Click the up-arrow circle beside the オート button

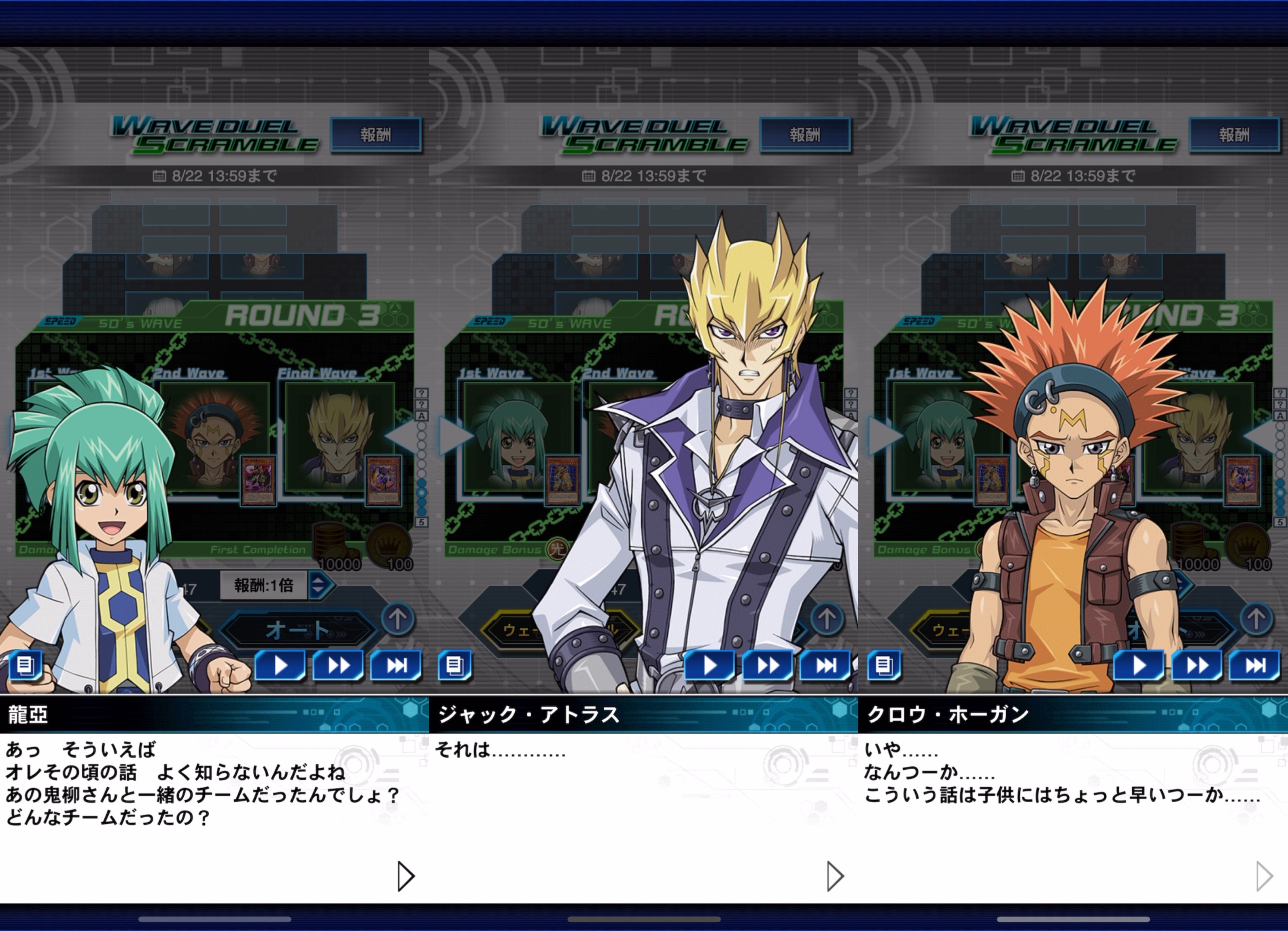click(x=397, y=619)
